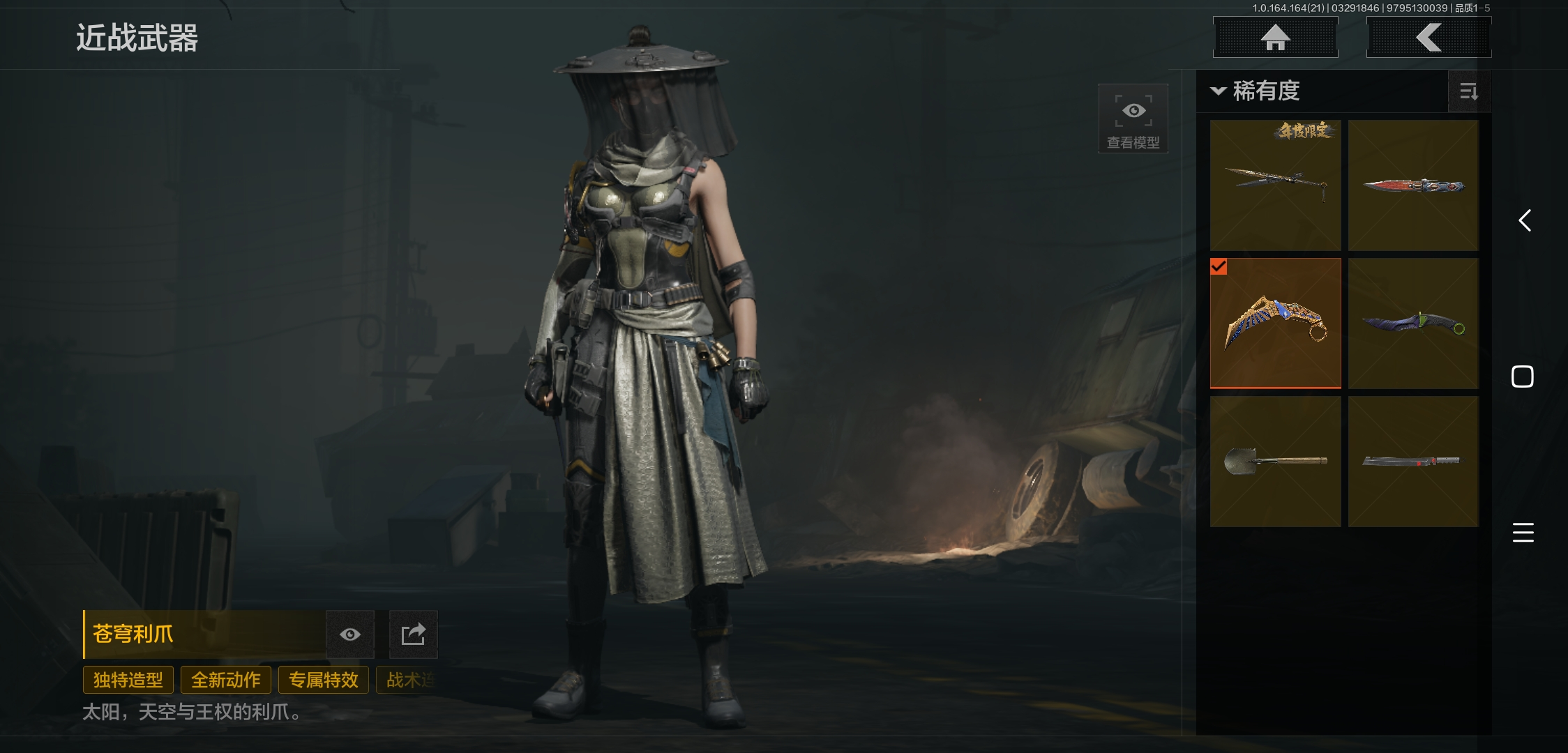Show the 独特造型 feature tag
Screen dimensions: 1568x753
128,680
